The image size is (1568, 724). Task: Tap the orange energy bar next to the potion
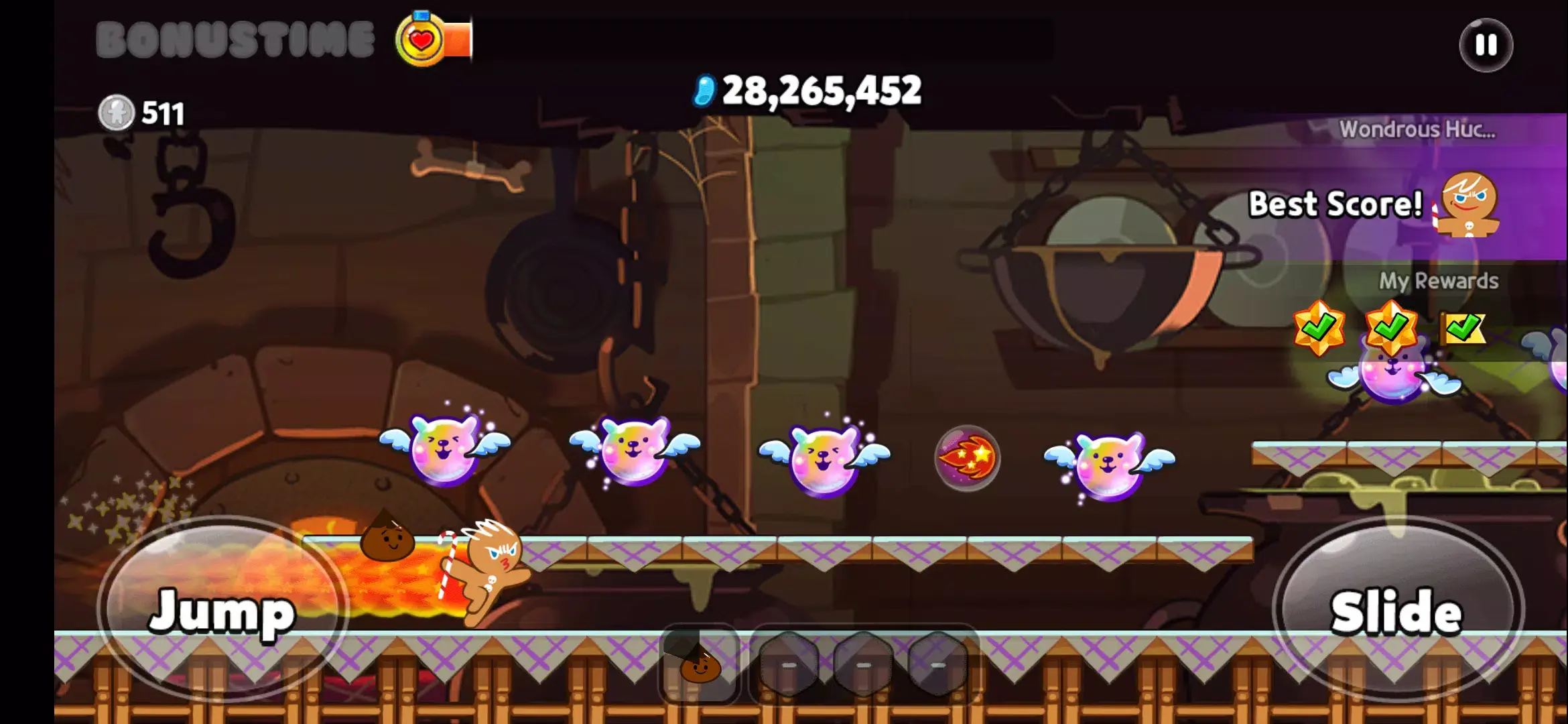click(458, 38)
